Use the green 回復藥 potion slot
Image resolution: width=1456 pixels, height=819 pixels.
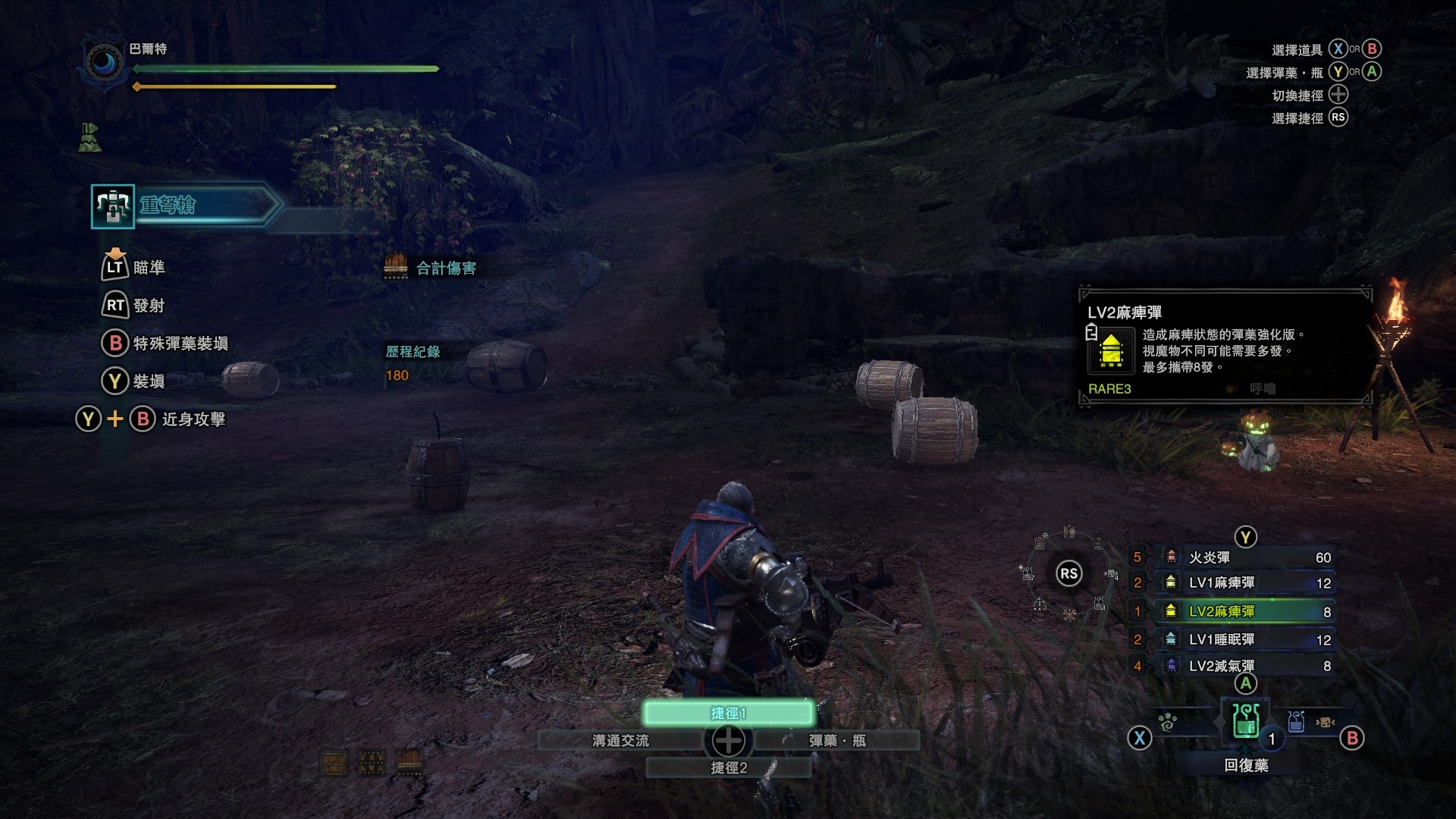point(1245,720)
